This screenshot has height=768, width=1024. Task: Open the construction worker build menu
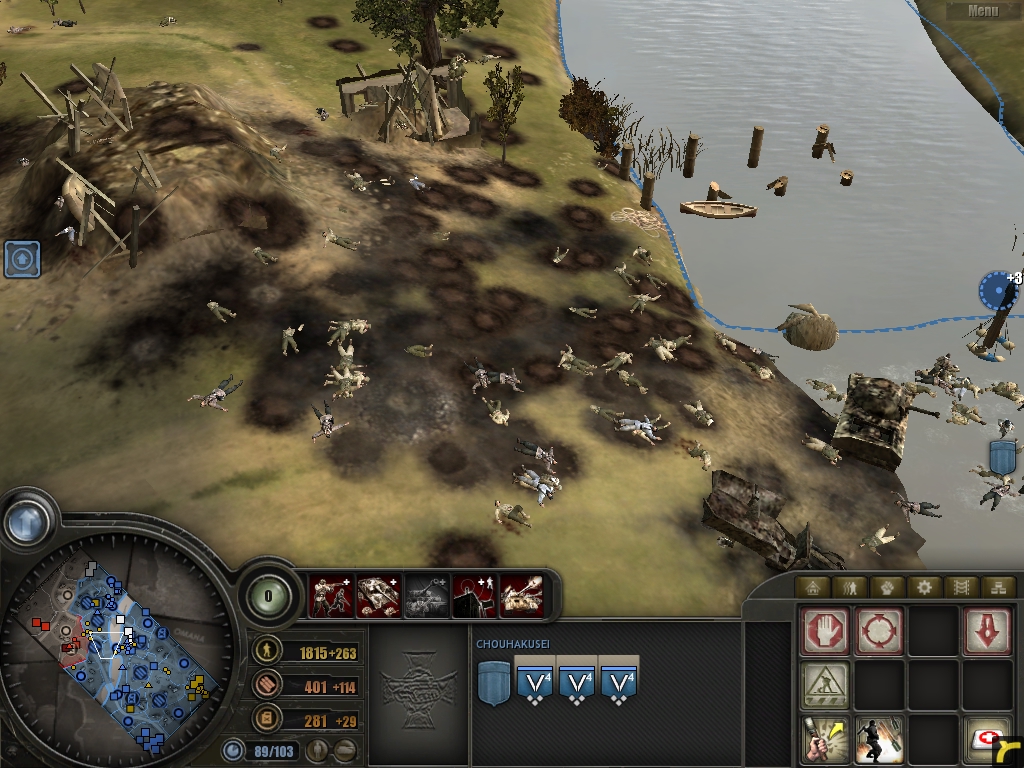coord(825,686)
